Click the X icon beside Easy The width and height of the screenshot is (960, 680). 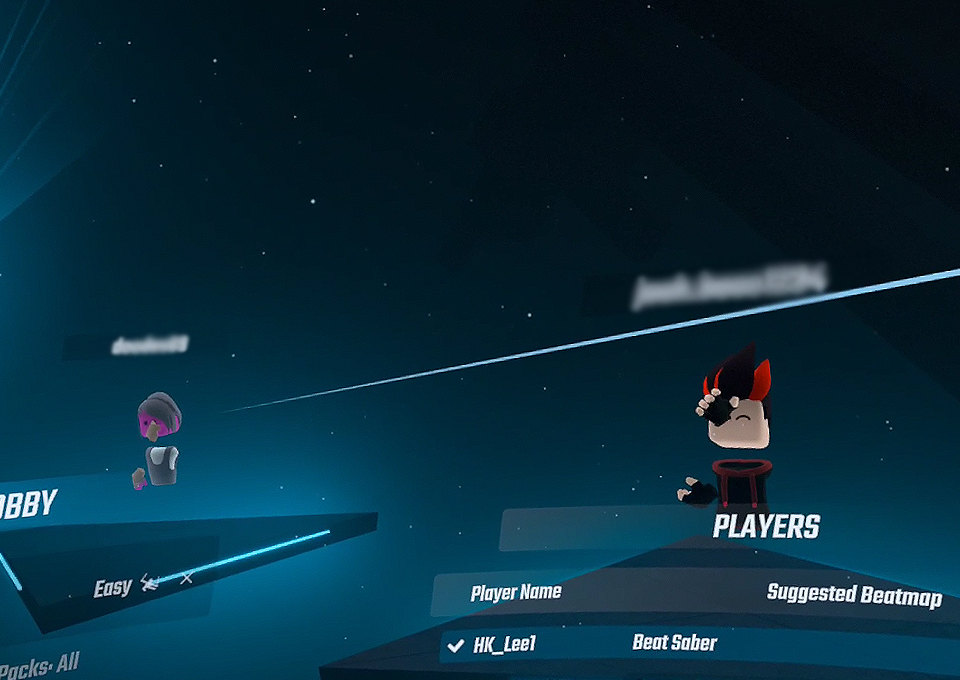186,578
